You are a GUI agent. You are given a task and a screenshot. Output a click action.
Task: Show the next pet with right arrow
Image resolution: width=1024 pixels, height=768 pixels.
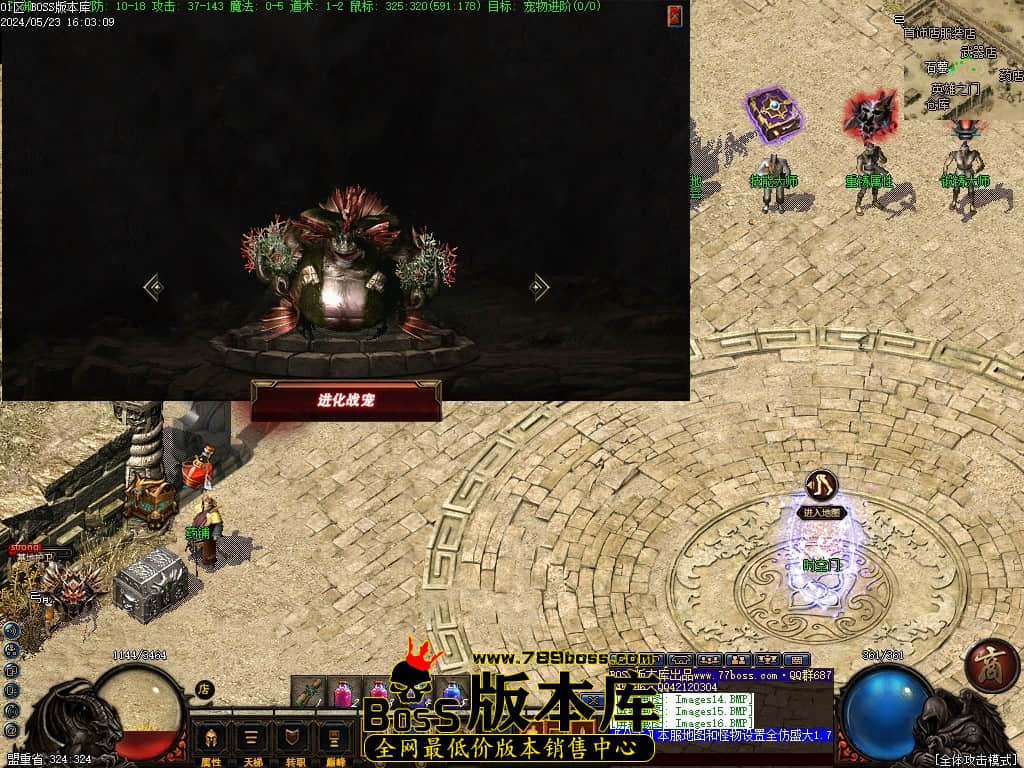(x=540, y=288)
